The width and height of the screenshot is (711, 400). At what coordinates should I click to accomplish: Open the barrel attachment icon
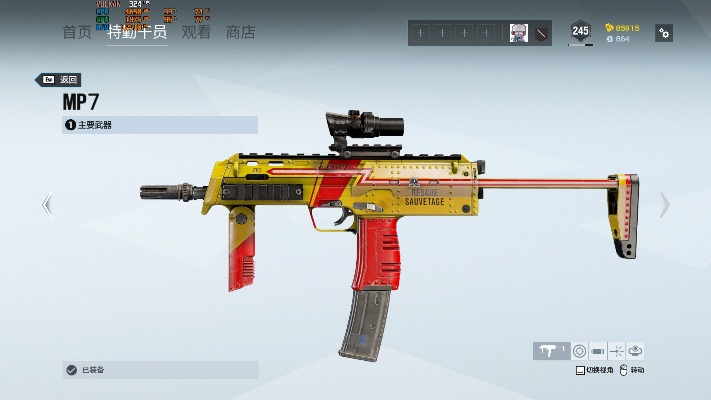(598, 350)
